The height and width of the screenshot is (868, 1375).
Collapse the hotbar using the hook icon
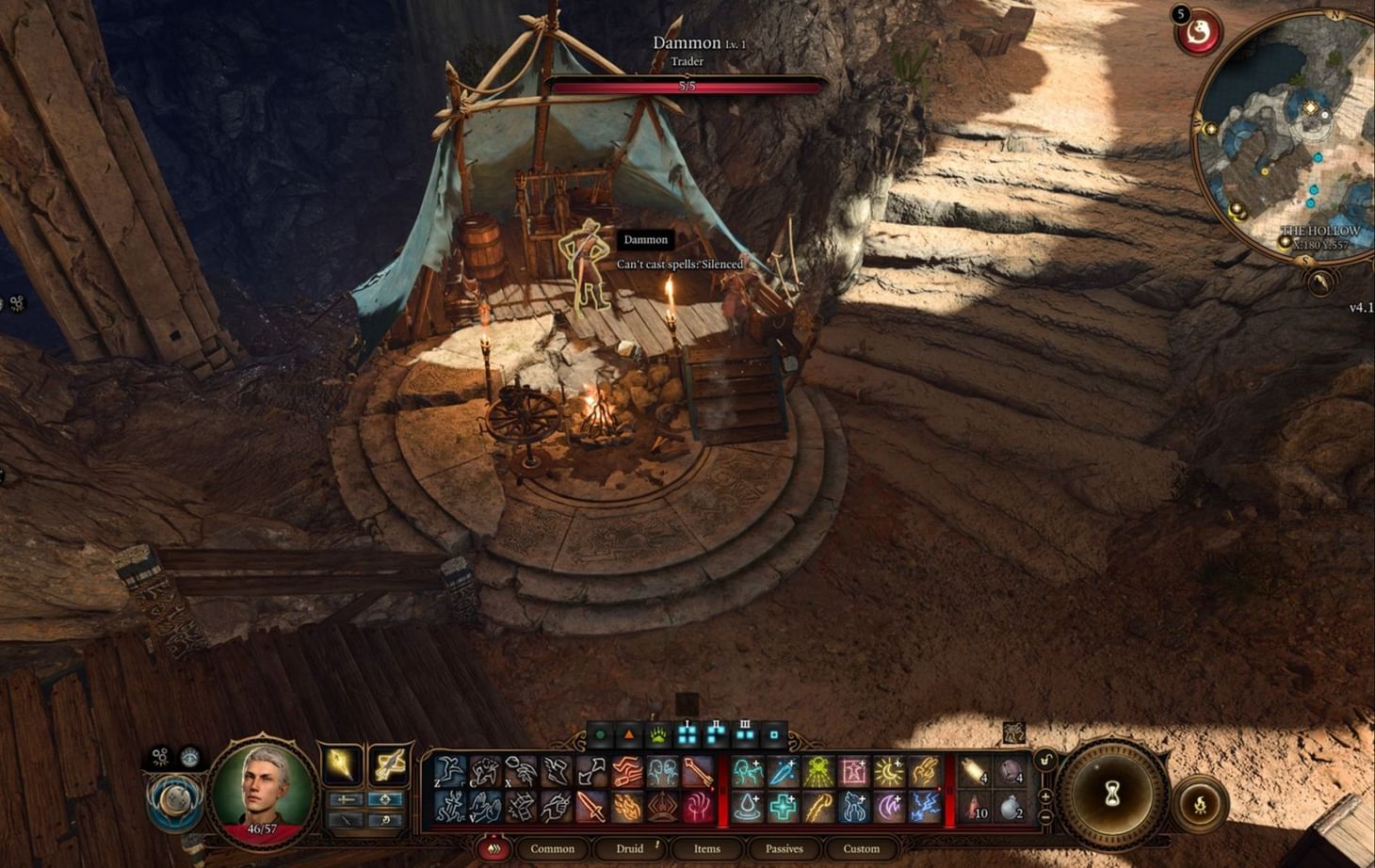coord(1043,759)
